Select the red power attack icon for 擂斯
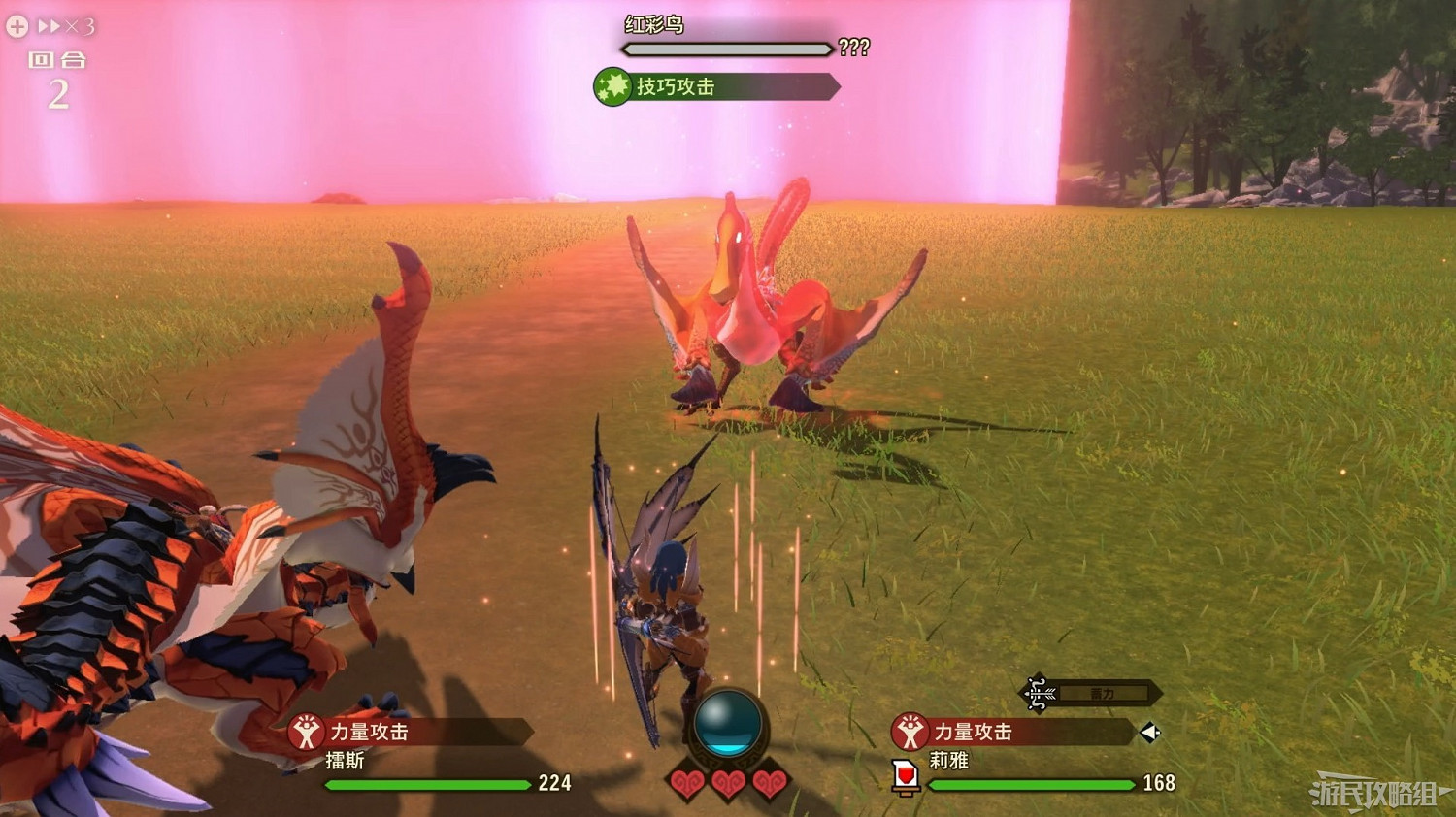Image resolution: width=1456 pixels, height=817 pixels. (x=307, y=733)
